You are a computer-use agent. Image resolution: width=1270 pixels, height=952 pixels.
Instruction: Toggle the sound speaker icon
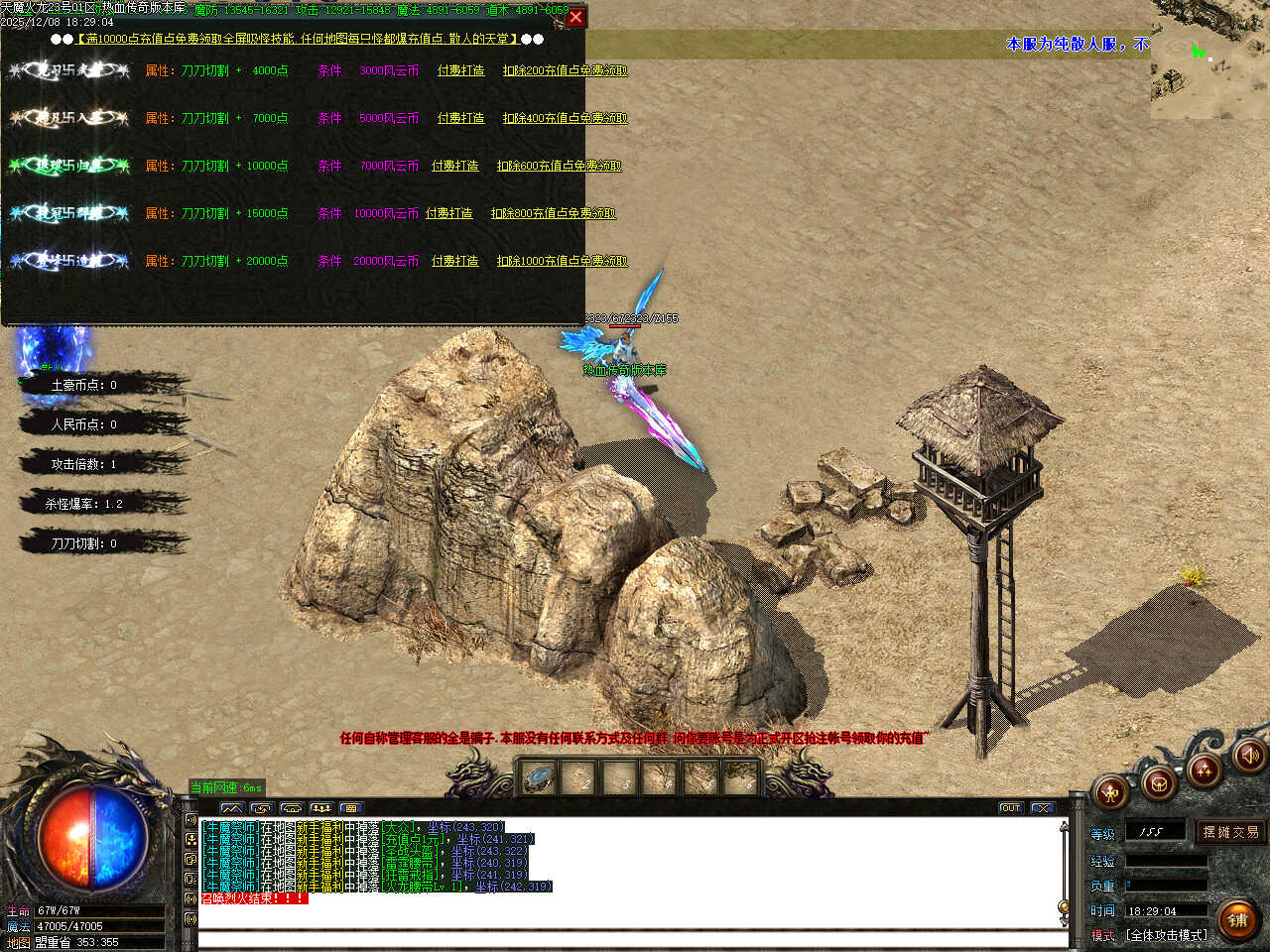coord(1249,756)
